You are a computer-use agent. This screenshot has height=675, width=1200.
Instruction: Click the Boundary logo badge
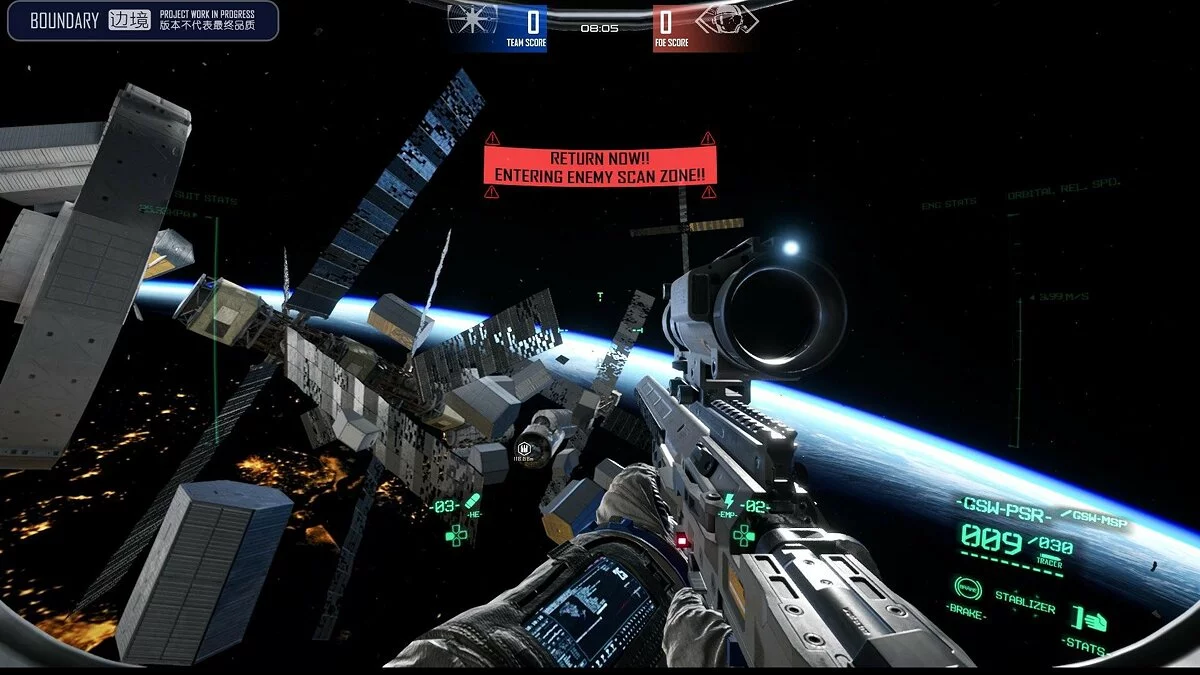(x=142, y=21)
